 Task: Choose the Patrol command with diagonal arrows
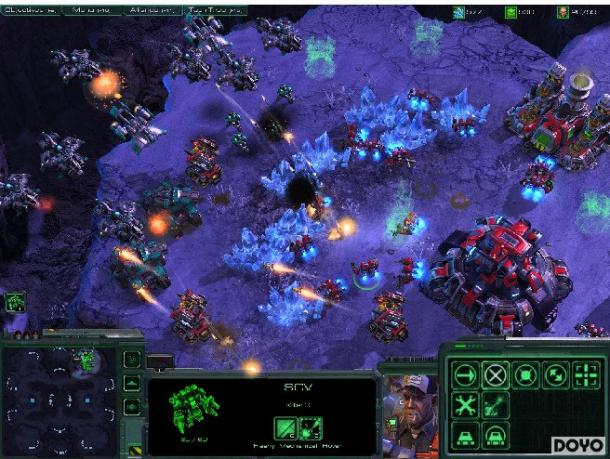[558, 375]
